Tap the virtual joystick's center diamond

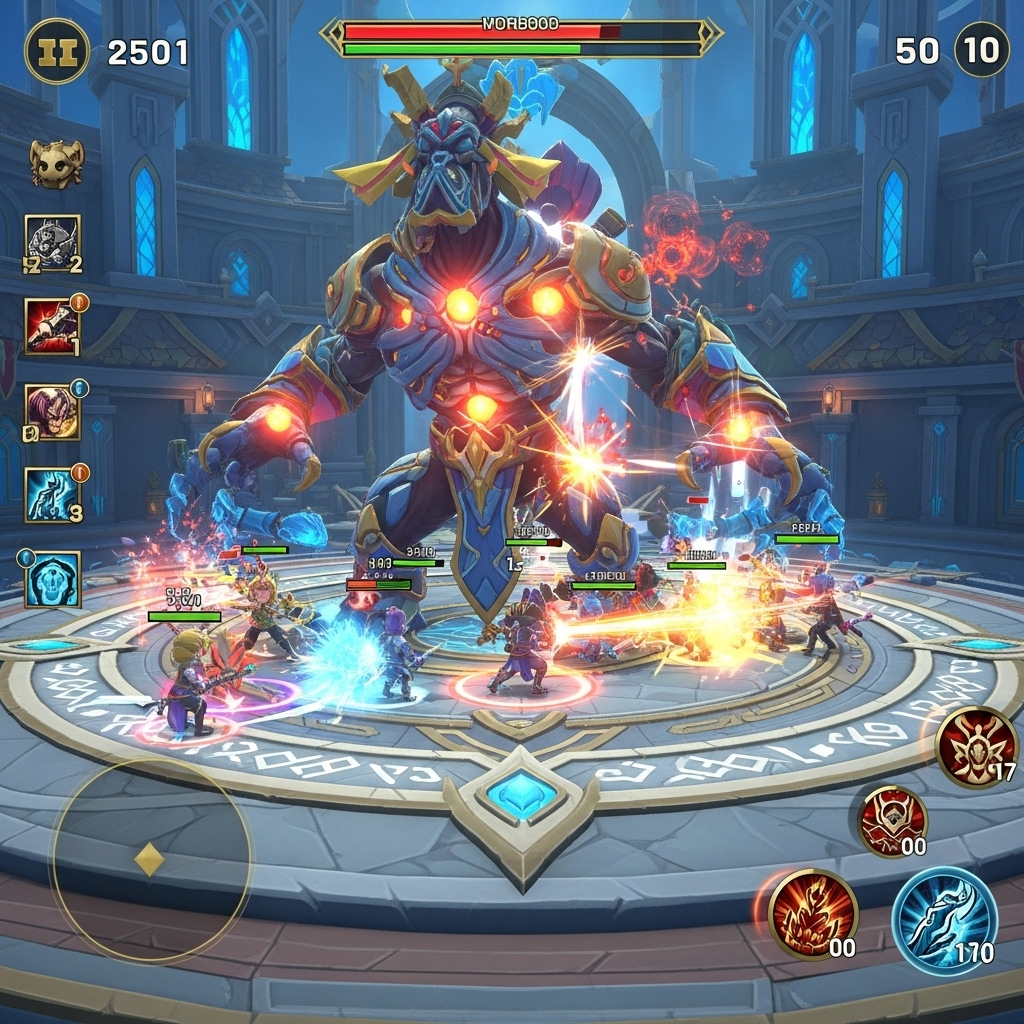point(149,859)
